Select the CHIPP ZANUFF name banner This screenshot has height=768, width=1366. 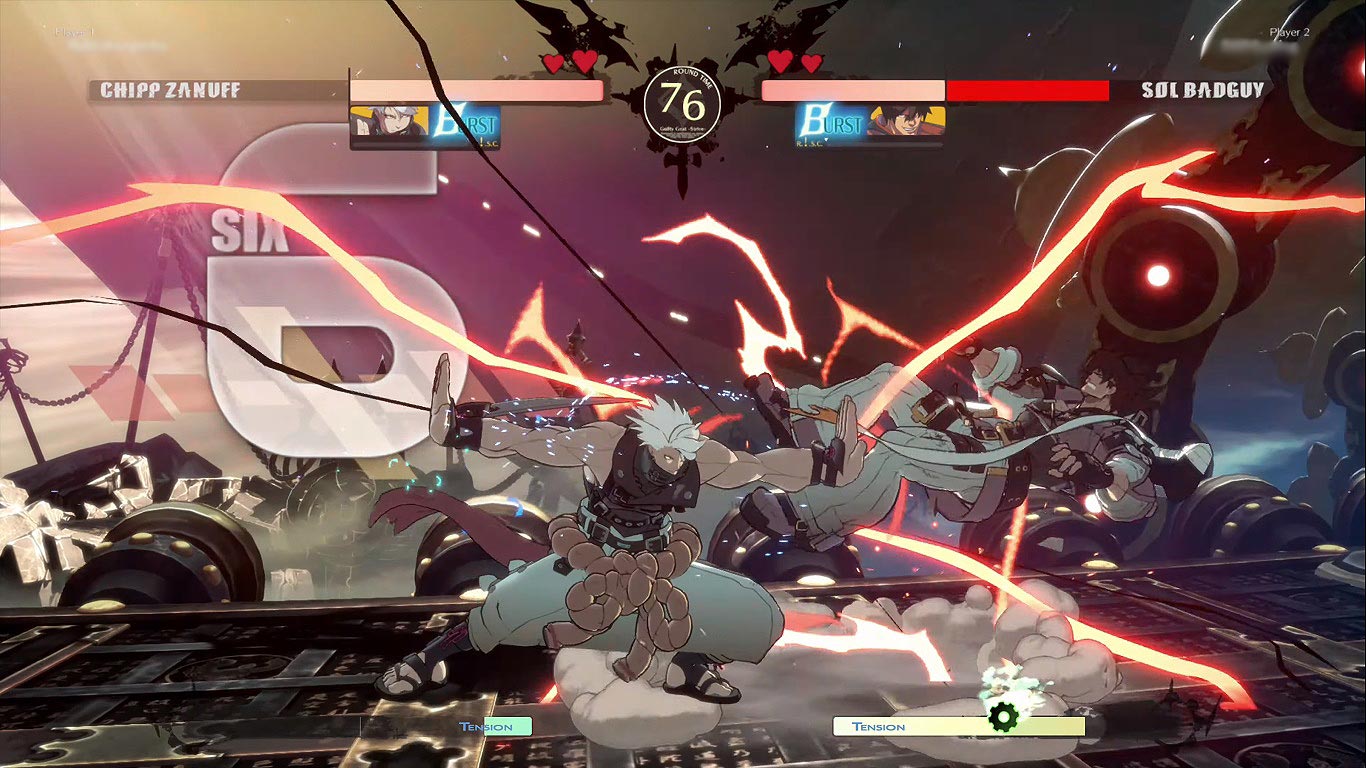168,88
